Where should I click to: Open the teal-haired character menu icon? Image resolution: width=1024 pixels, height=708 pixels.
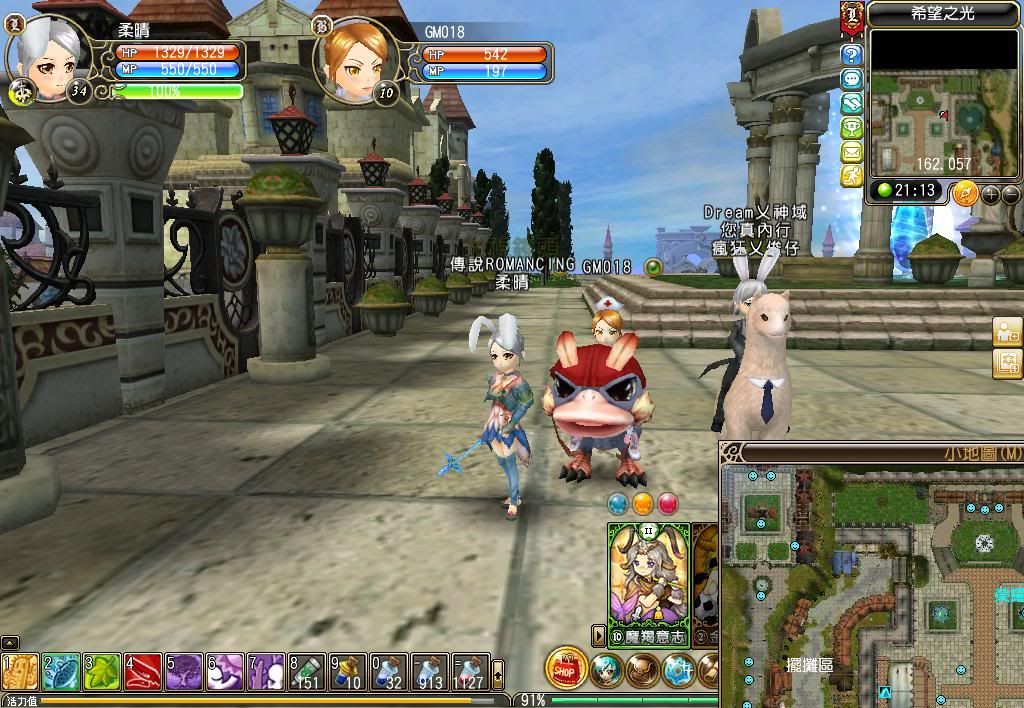click(606, 670)
